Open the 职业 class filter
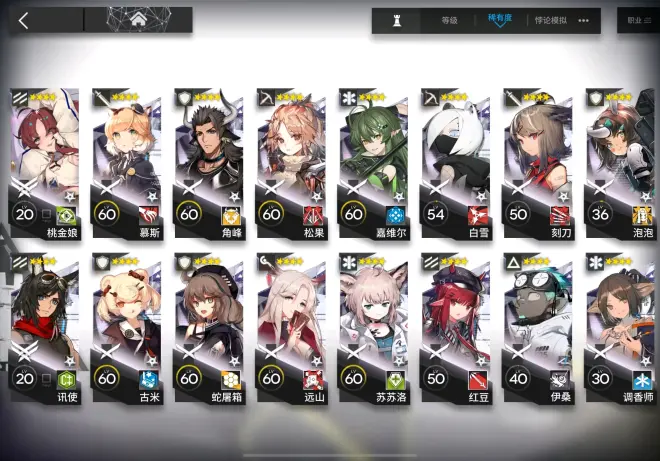The width and height of the screenshot is (660, 461). [x=637, y=20]
